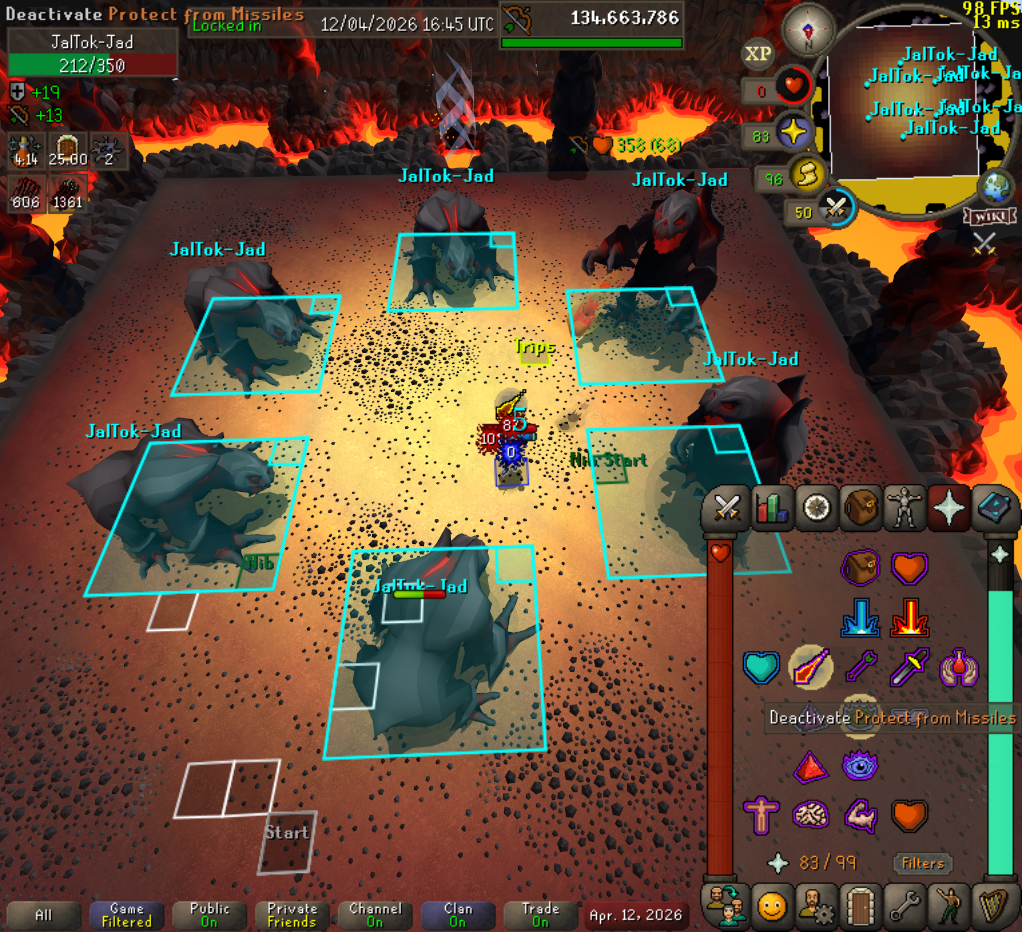Open the Clan chat tab
The image size is (1022, 932).
(457, 914)
